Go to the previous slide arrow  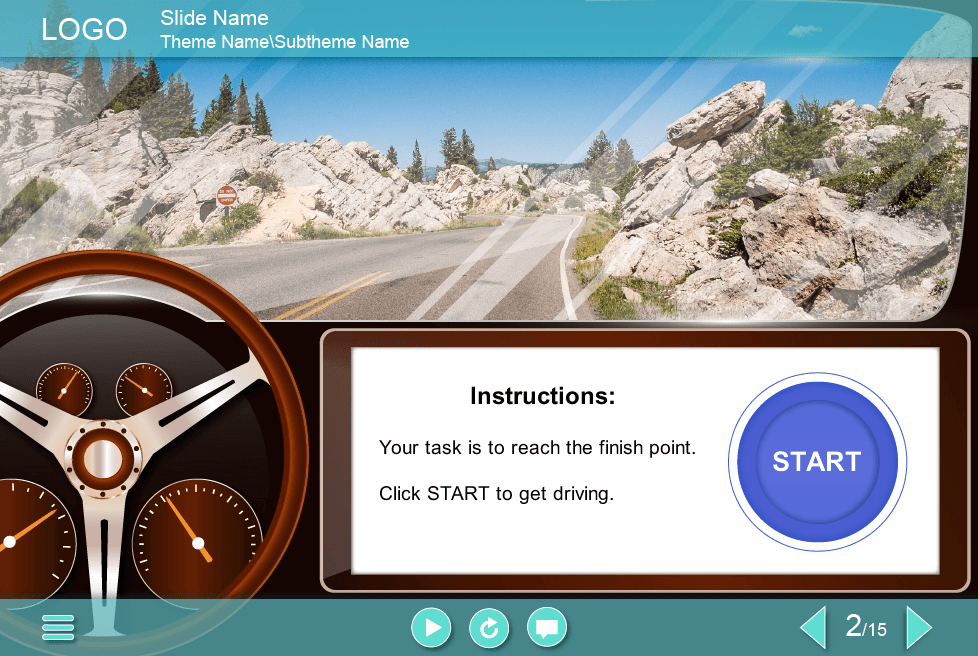pos(814,627)
